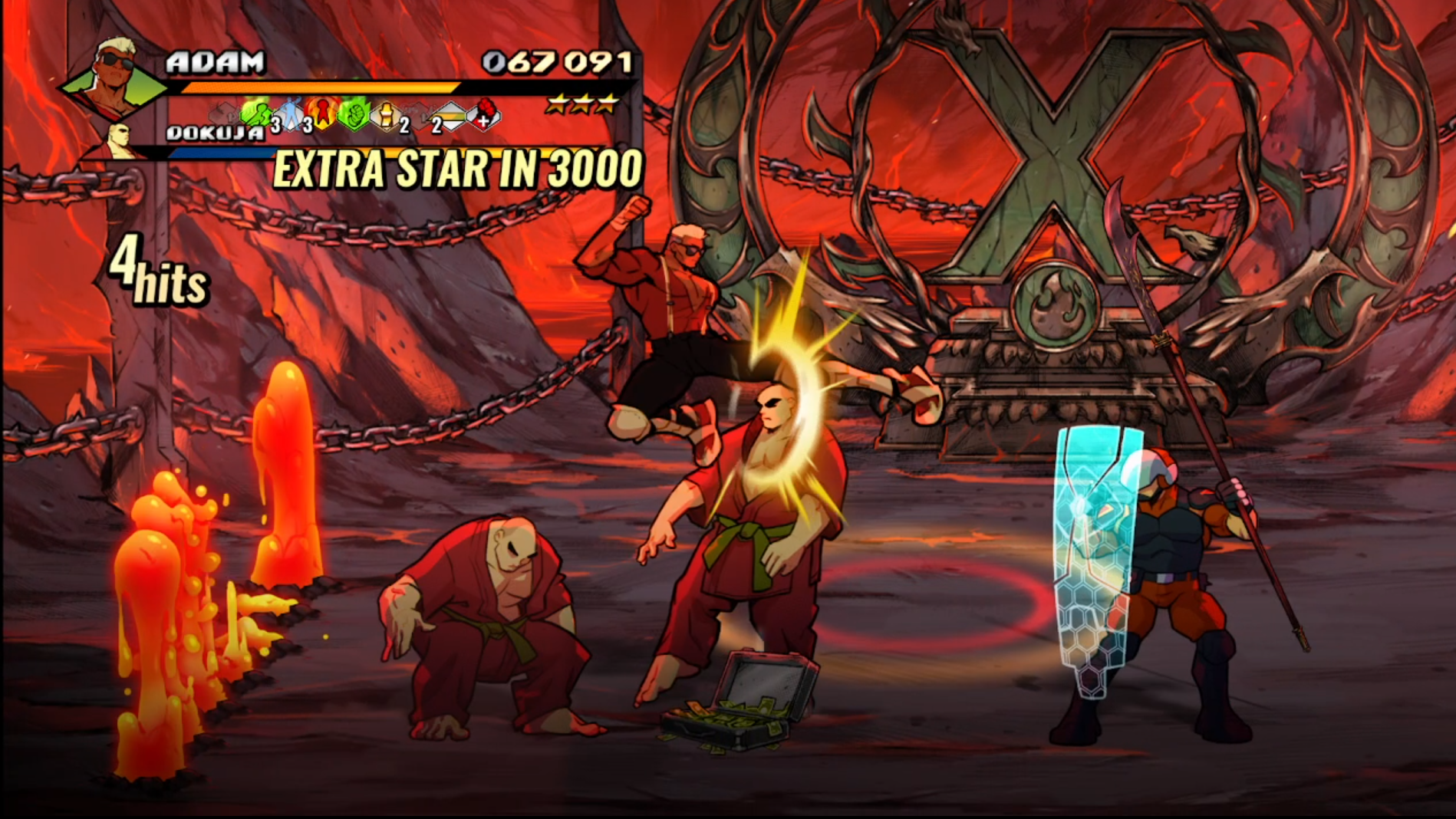Select the golden figure perk icon
Image resolution: width=1456 pixels, height=819 pixels.
pyautogui.click(x=386, y=116)
